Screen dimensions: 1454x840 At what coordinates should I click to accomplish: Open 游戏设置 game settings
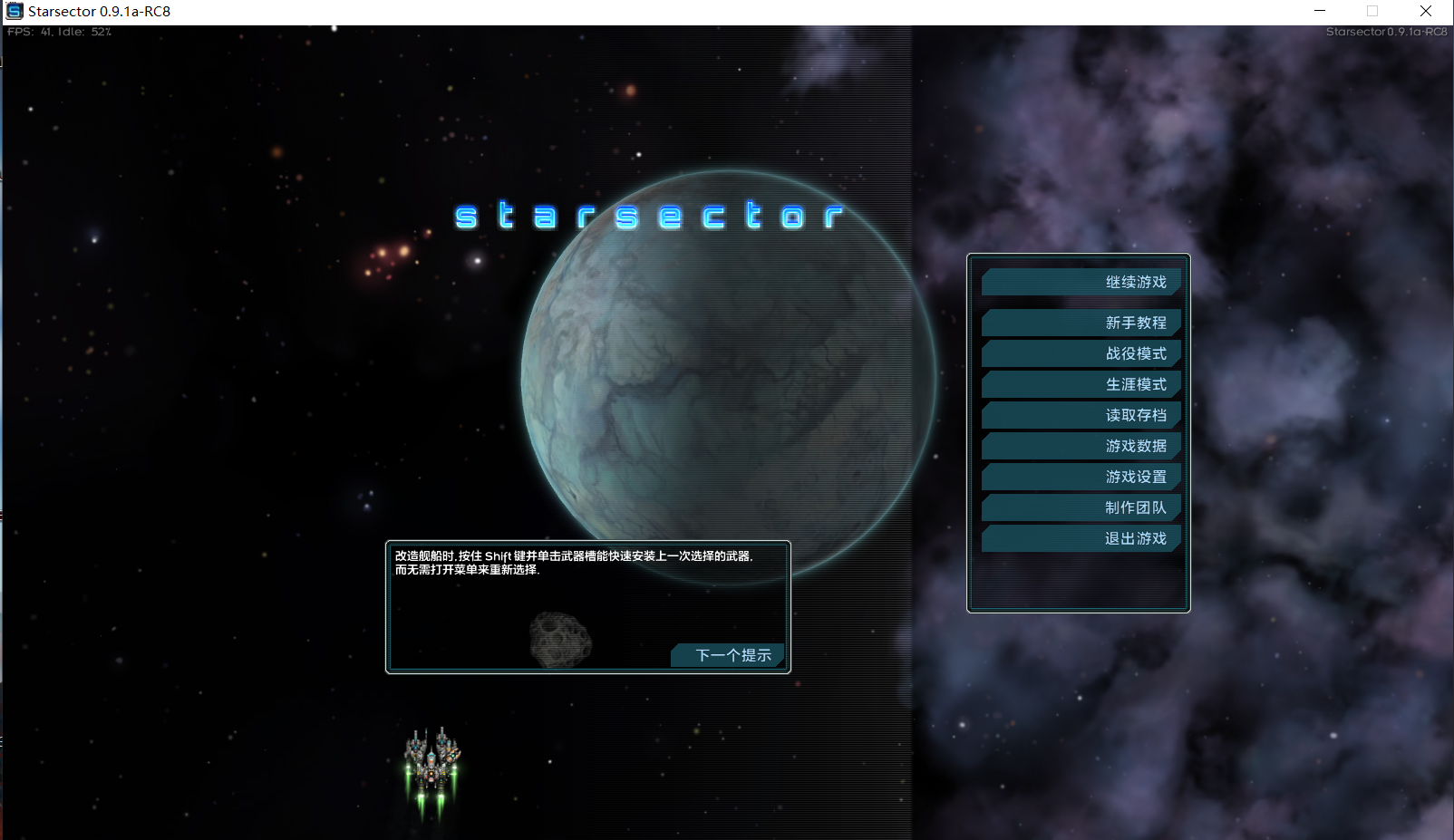click(1081, 477)
